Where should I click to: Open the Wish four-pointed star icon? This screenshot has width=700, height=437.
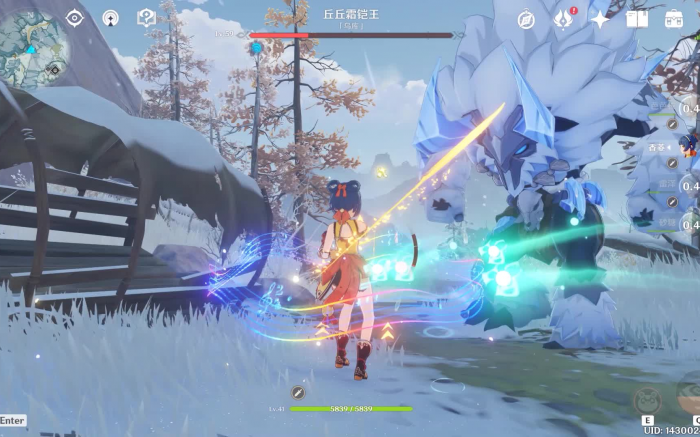600,19
